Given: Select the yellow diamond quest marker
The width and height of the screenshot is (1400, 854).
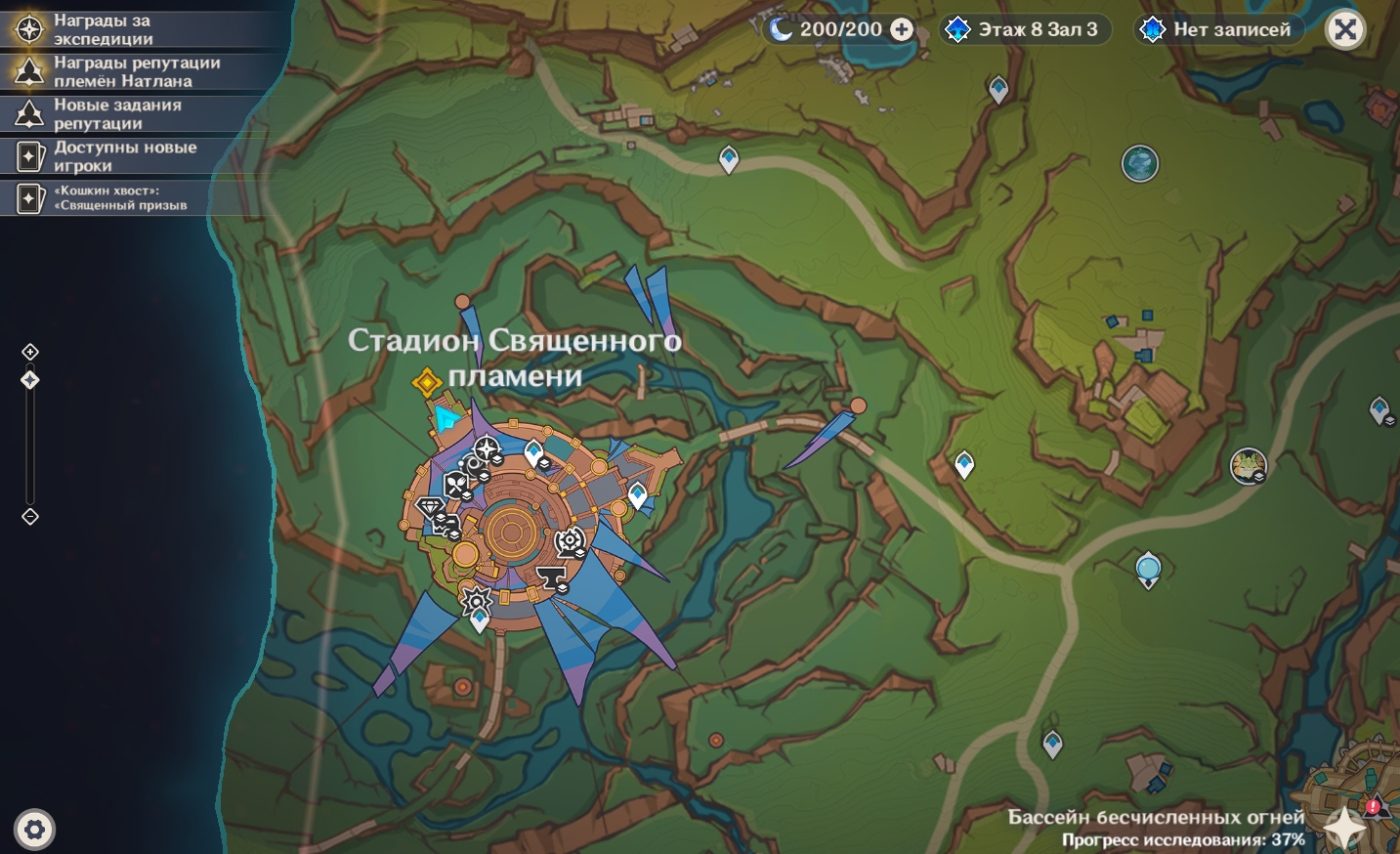Looking at the screenshot, I should [427, 381].
